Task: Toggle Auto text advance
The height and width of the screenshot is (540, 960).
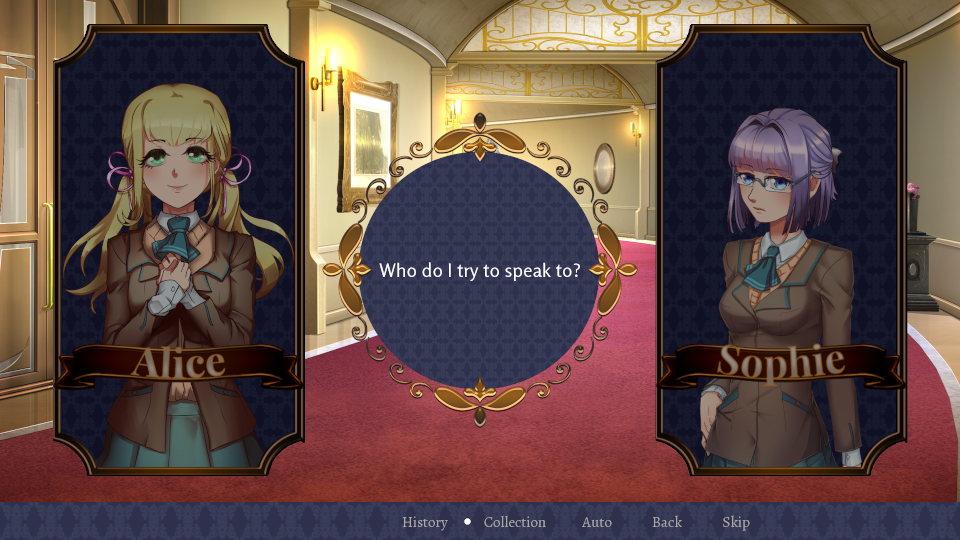Action: pos(597,522)
